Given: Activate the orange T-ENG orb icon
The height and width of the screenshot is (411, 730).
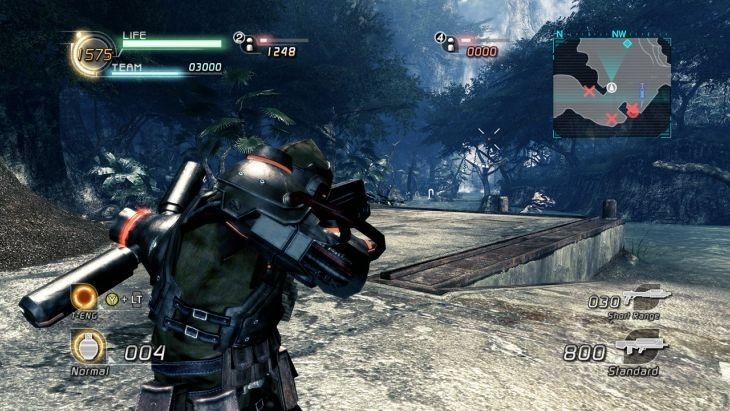Looking at the screenshot, I should 84,297.
